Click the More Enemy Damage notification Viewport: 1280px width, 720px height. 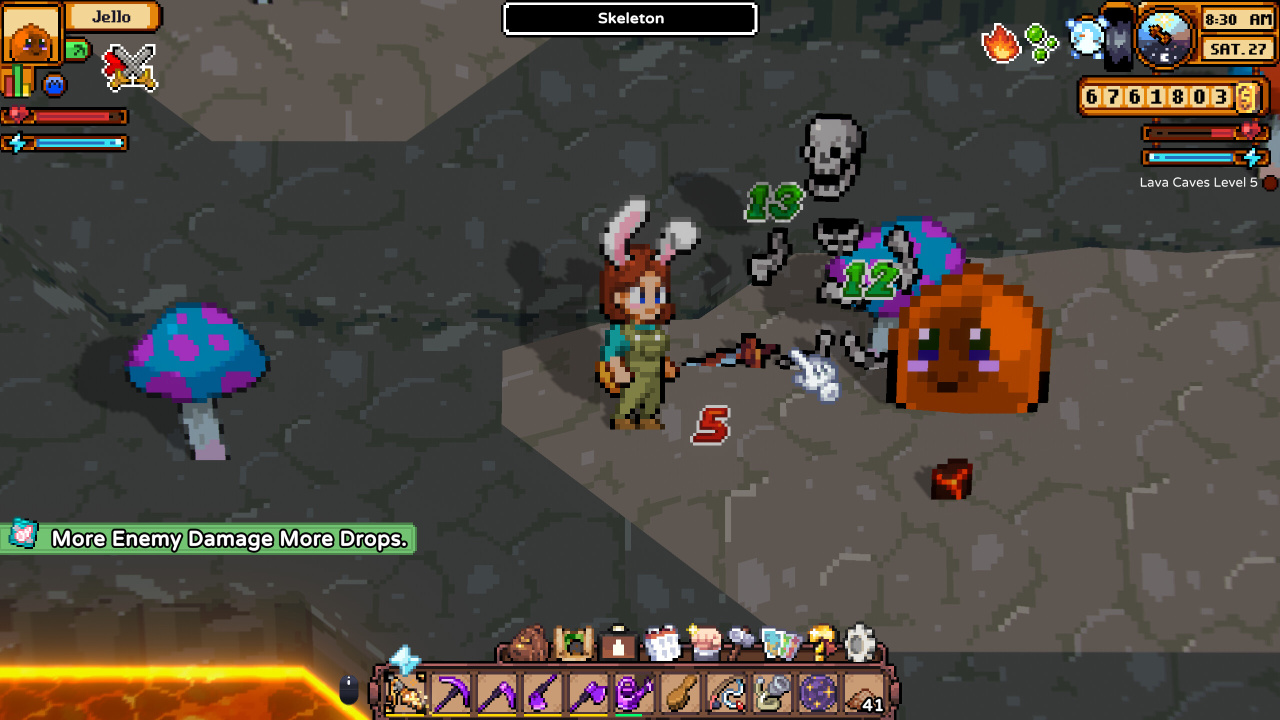209,539
